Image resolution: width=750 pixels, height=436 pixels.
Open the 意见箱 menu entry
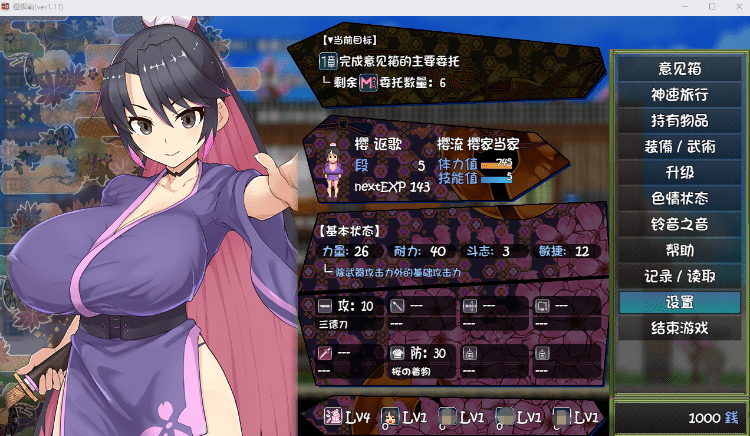point(678,69)
